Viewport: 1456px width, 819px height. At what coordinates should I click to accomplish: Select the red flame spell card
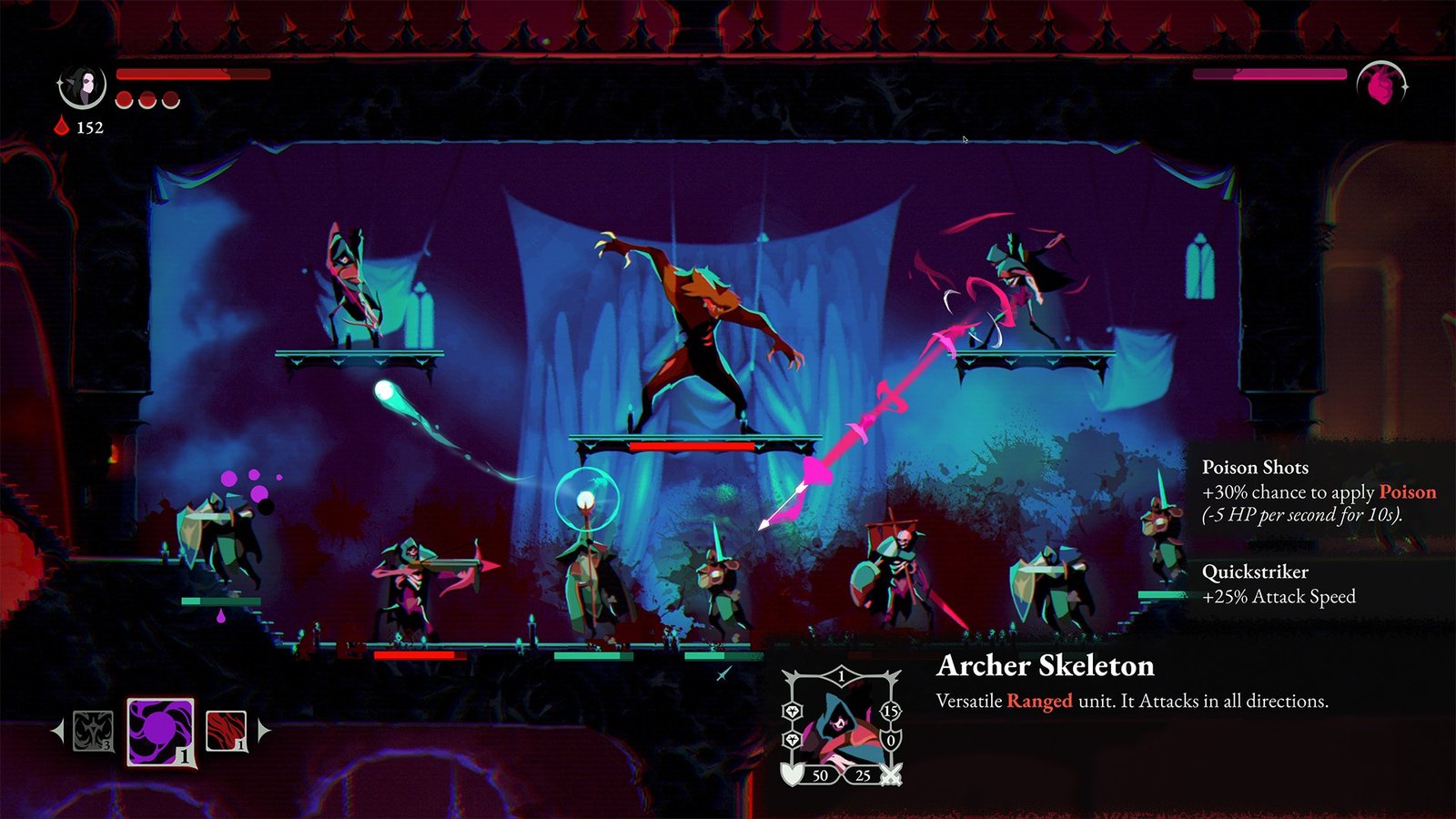click(x=226, y=730)
